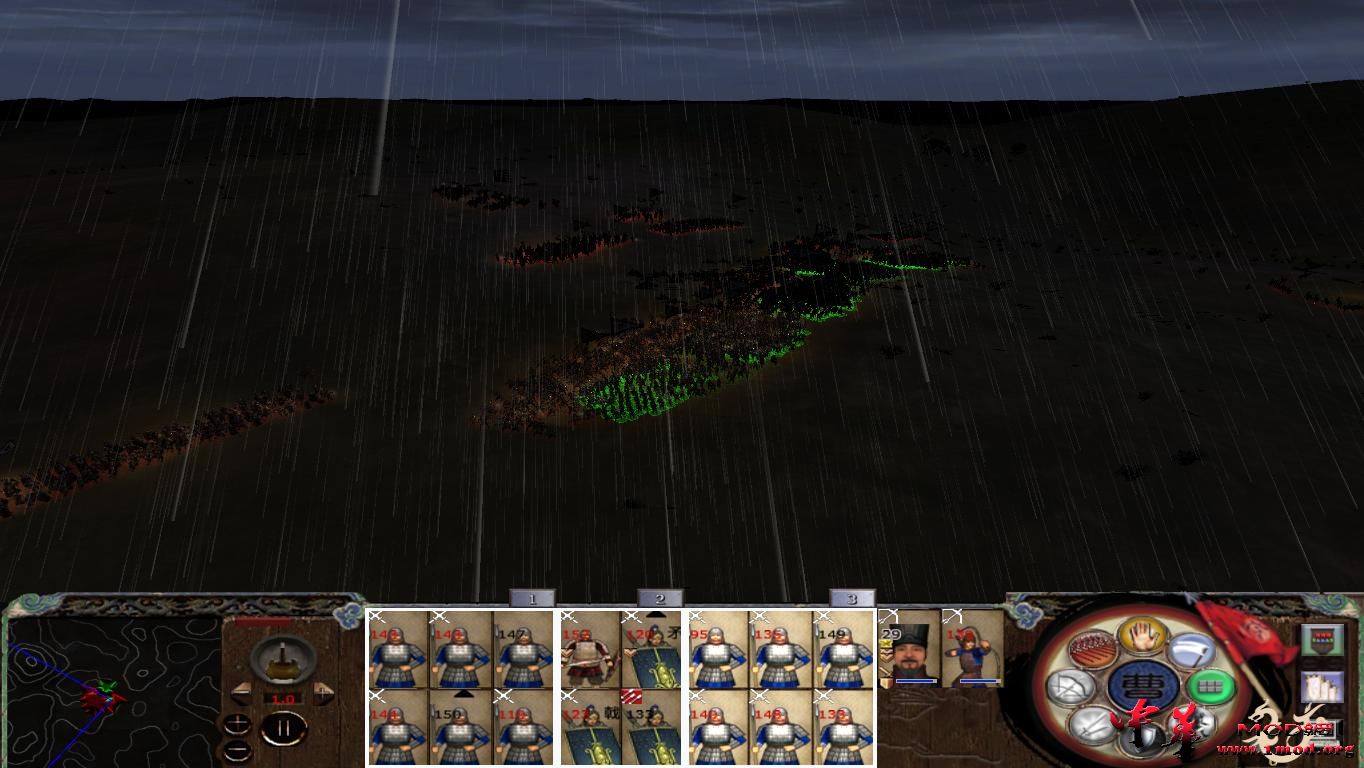Open the green grid group-formation icon
1364x768 pixels.
tap(1209, 686)
